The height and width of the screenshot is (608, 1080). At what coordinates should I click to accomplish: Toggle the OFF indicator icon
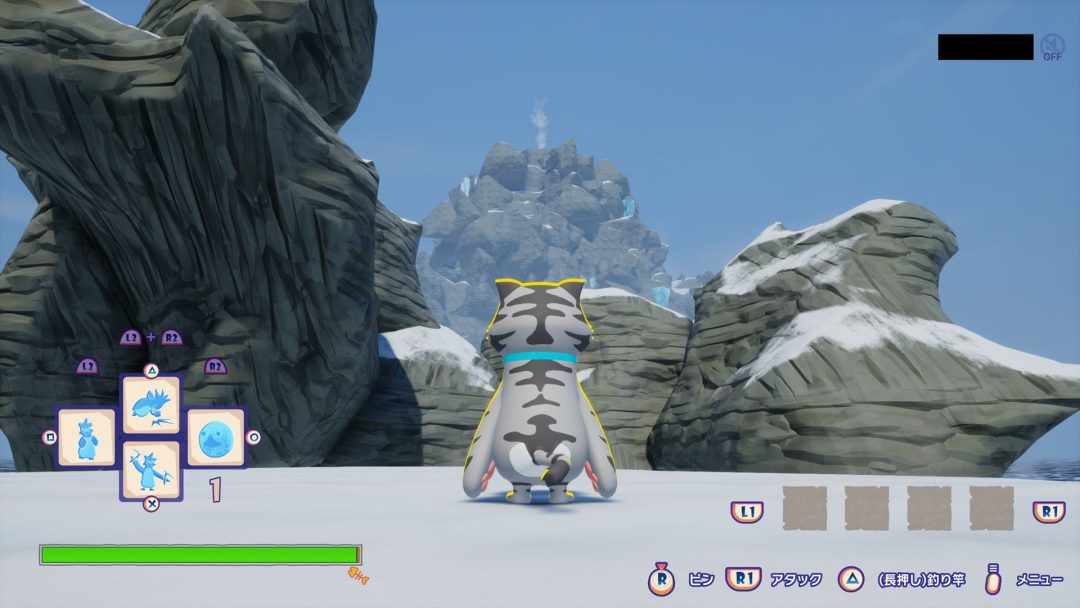tap(1052, 47)
